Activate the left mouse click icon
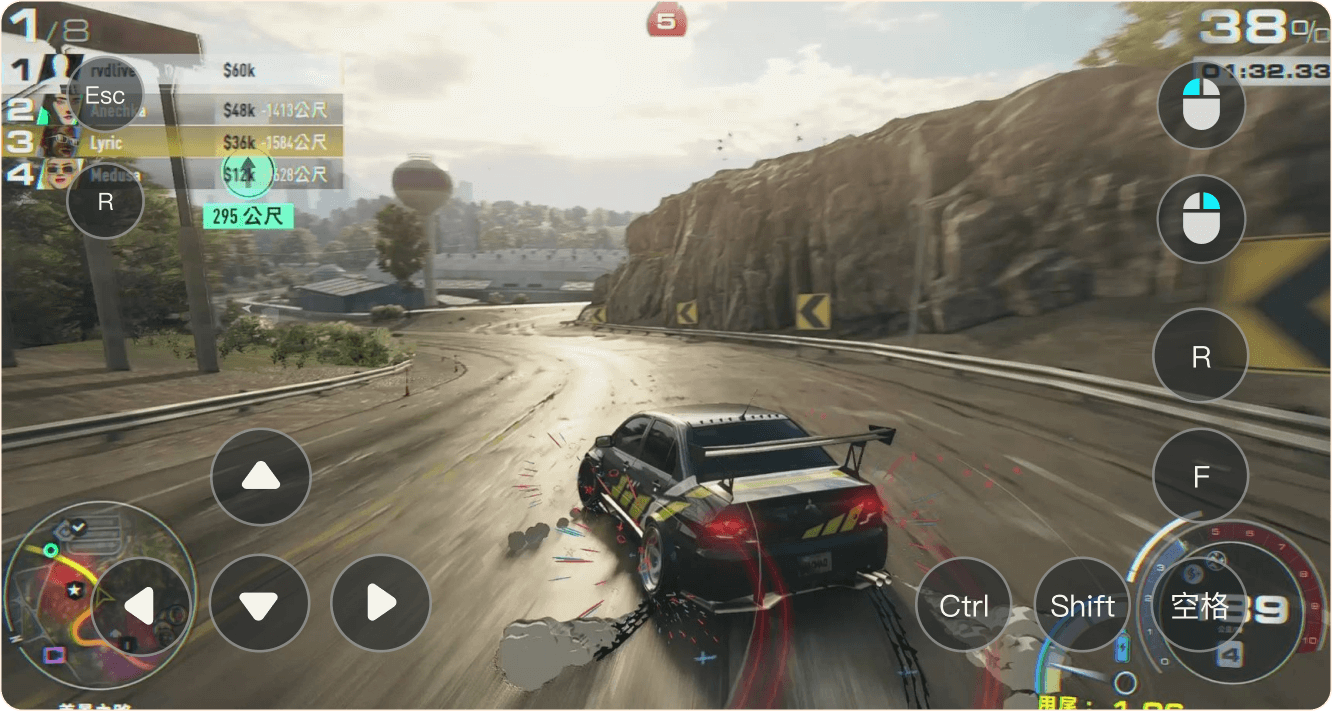 click(x=1201, y=104)
